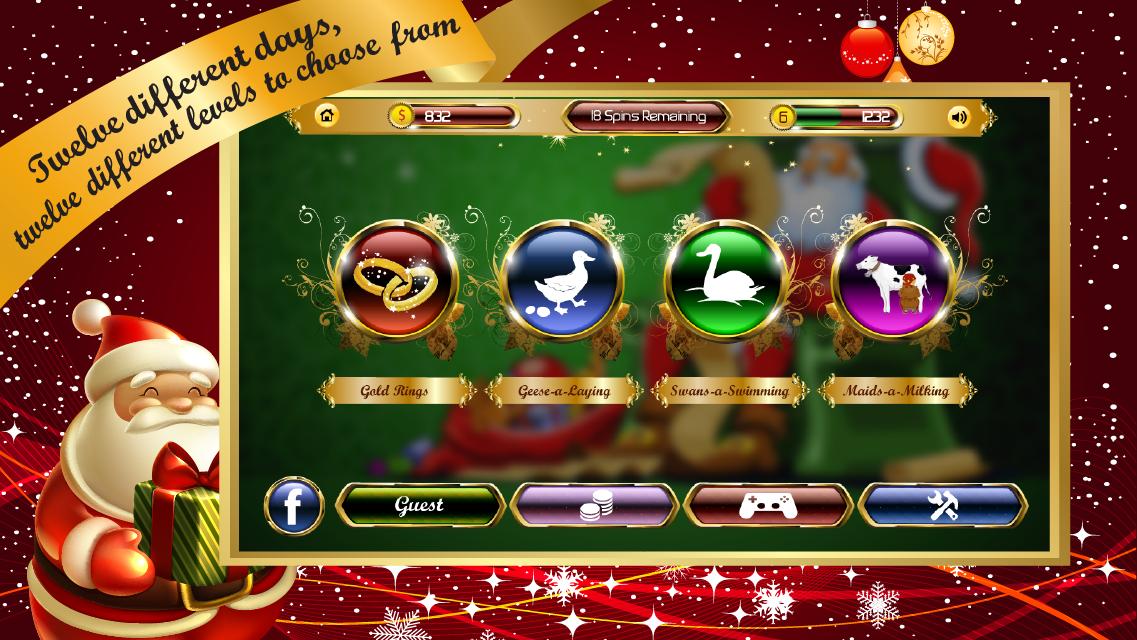This screenshot has width=1137, height=640.
Task: Open settings with the tools button
Action: pos(943,506)
